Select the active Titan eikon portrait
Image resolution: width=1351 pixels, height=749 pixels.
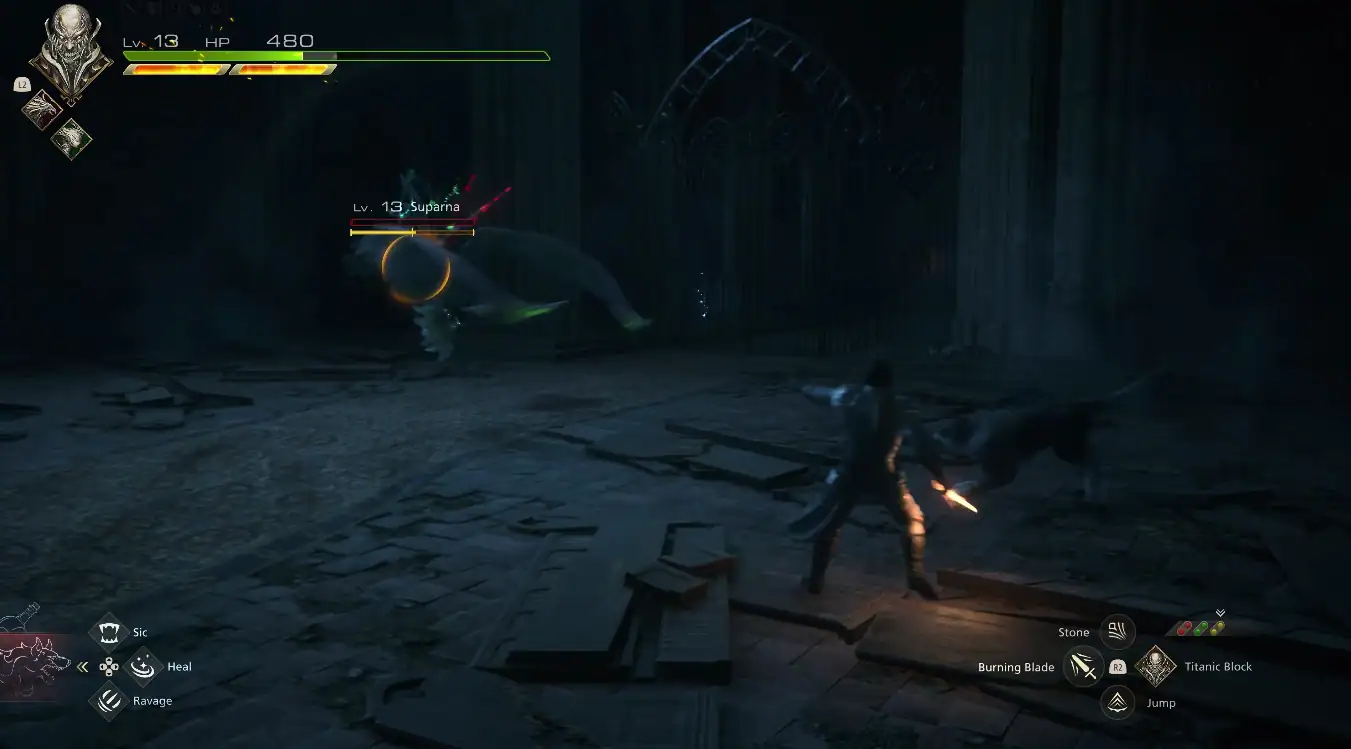pos(70,50)
